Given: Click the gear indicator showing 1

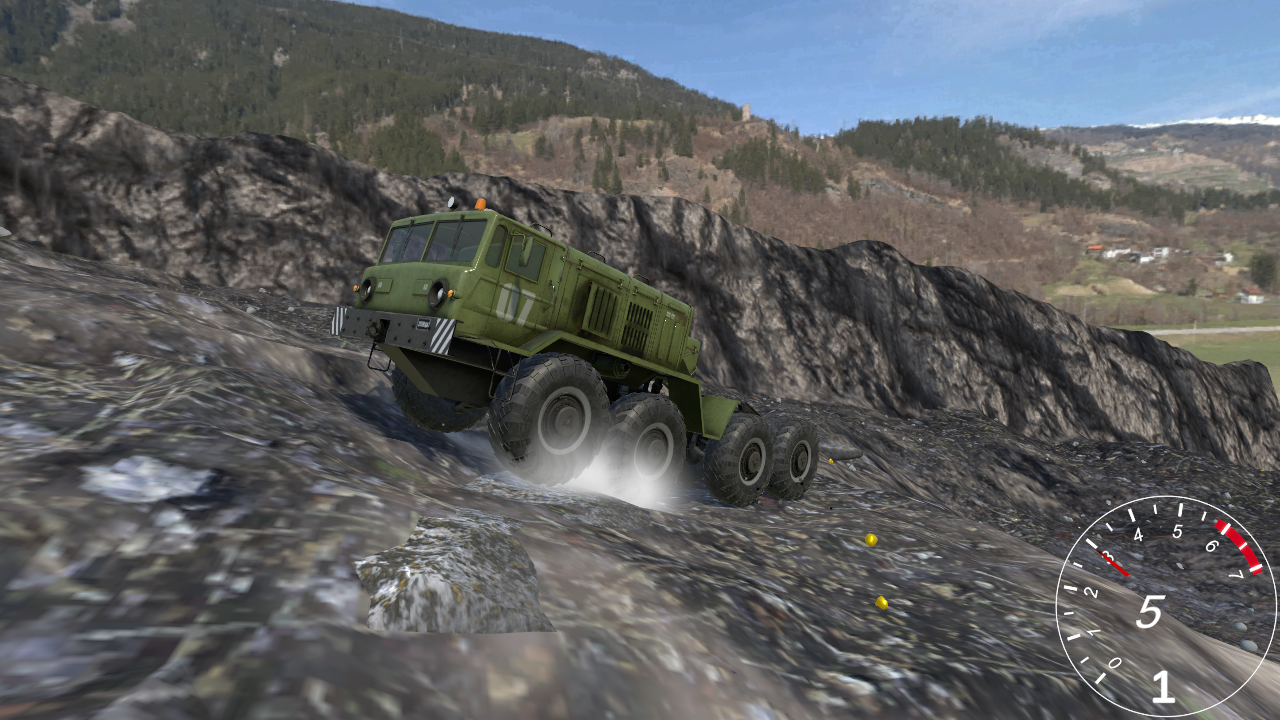Looking at the screenshot, I should (1164, 688).
